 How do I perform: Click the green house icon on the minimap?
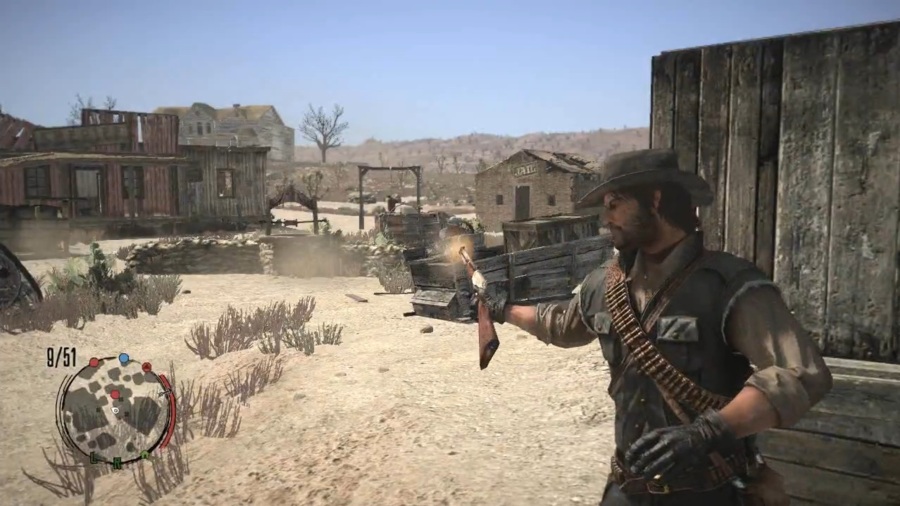click(145, 454)
